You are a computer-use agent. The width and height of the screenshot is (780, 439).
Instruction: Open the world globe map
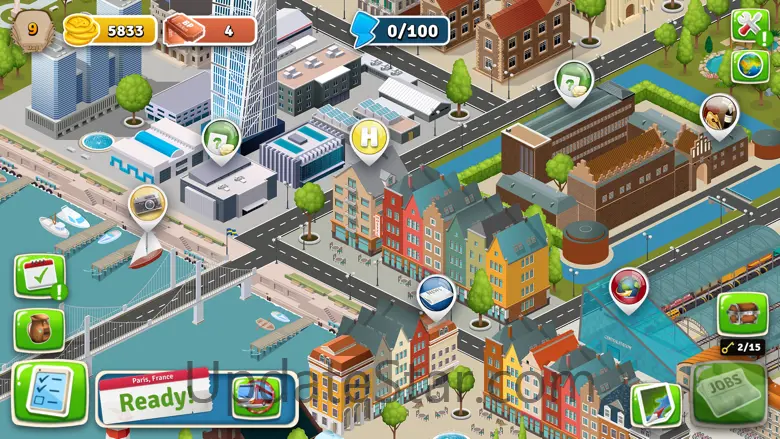(x=749, y=66)
